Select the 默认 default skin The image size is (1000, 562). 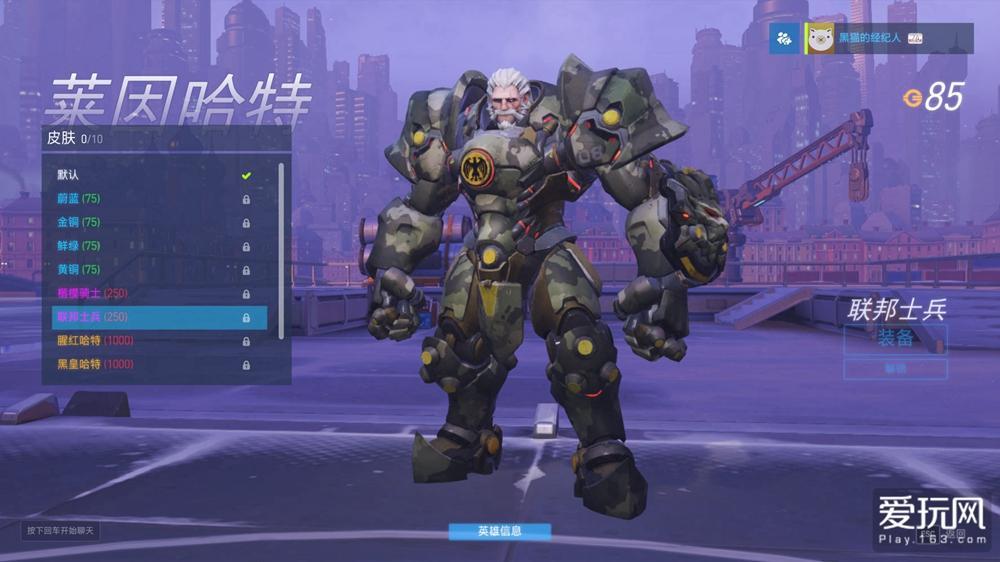point(155,175)
